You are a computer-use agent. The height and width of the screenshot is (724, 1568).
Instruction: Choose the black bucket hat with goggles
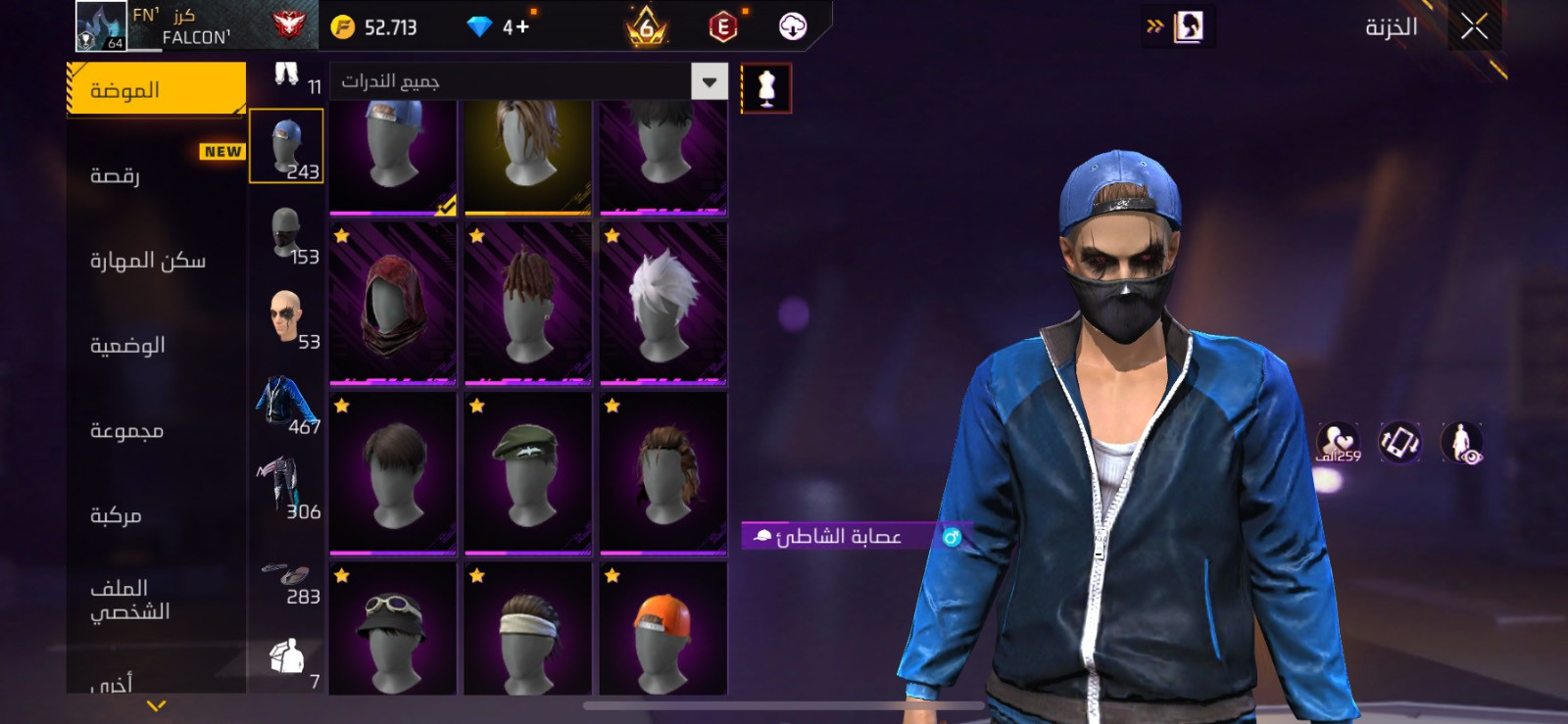393,629
